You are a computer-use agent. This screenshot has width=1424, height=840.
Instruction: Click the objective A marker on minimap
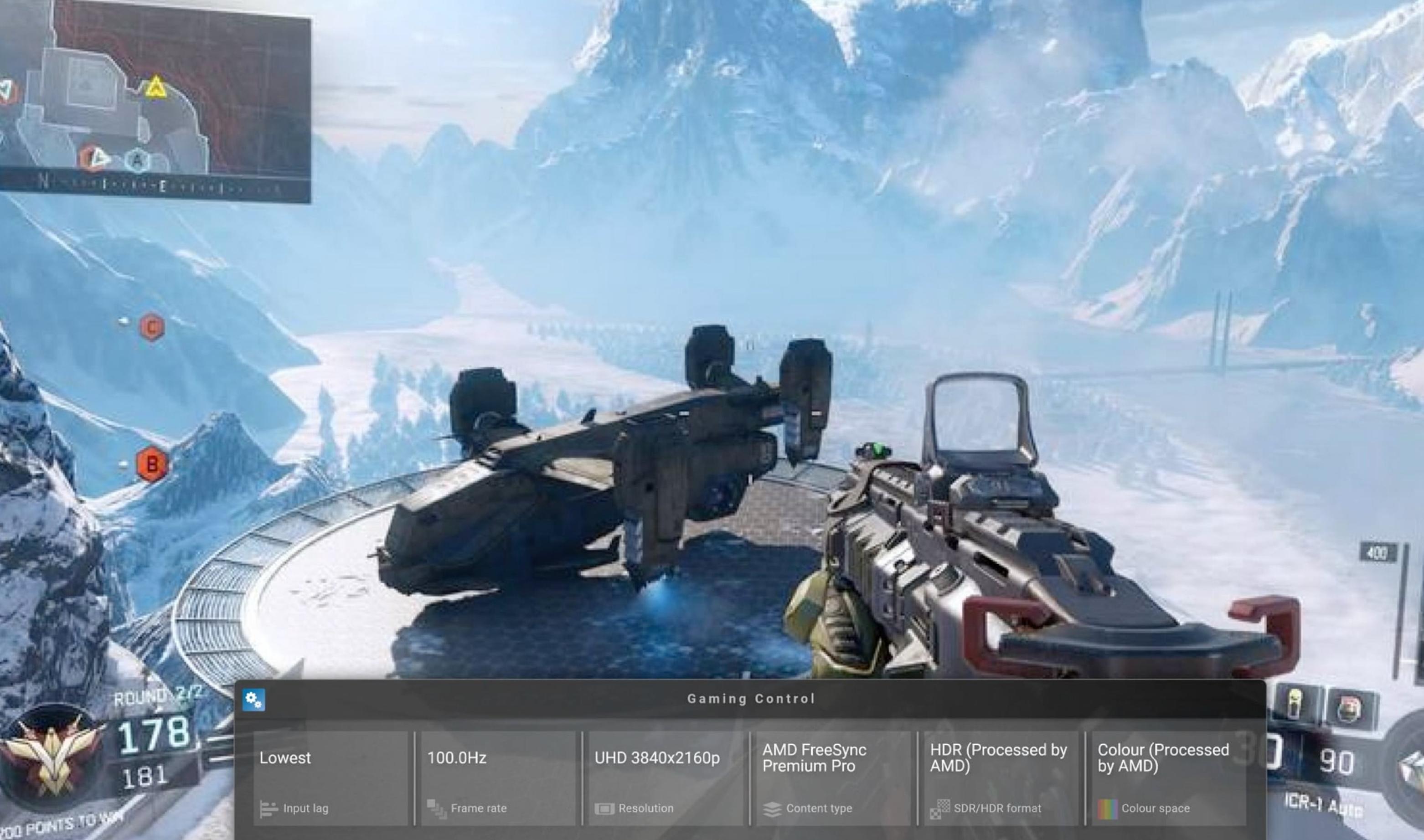[136, 161]
